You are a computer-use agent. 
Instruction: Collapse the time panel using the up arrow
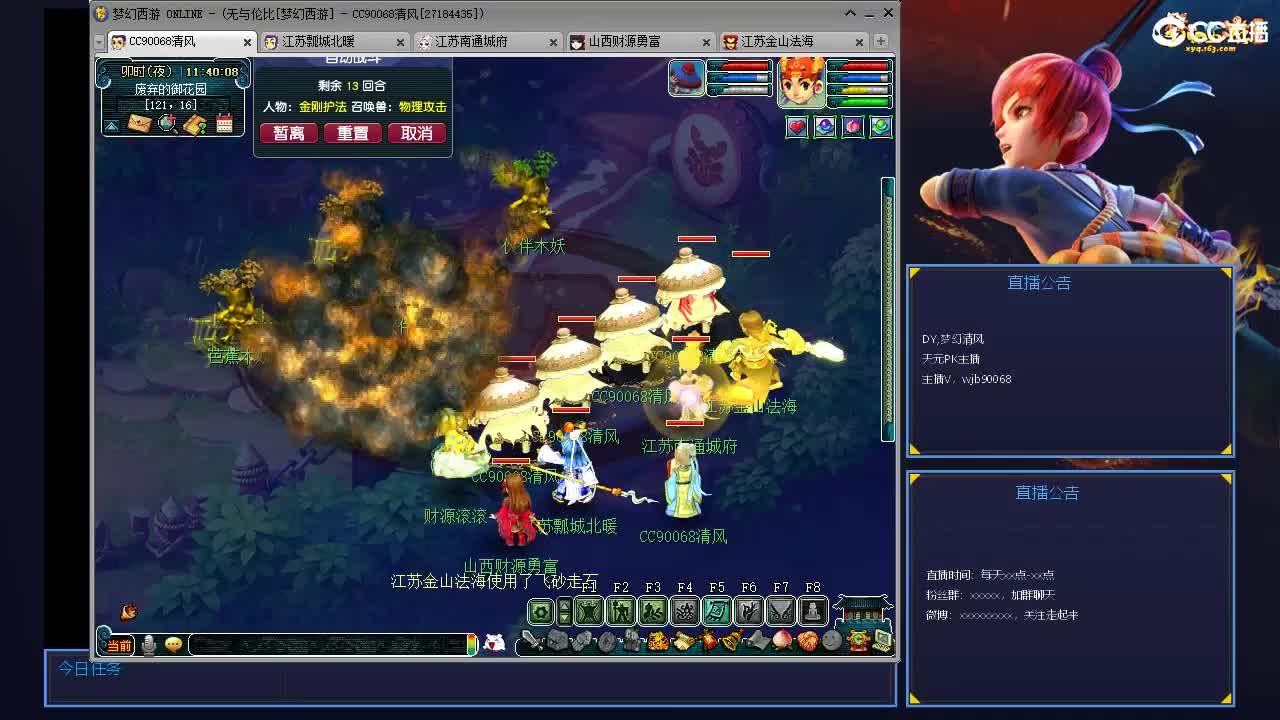pos(111,126)
